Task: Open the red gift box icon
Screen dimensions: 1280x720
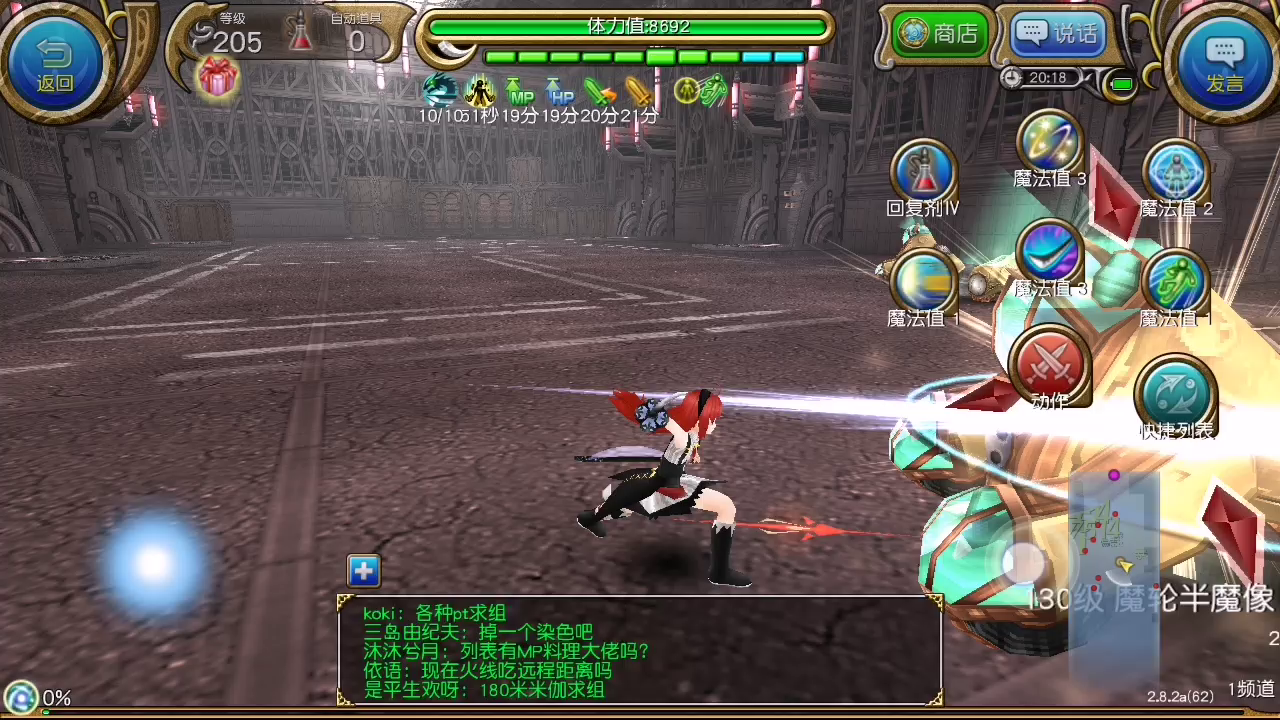Action: (x=217, y=77)
